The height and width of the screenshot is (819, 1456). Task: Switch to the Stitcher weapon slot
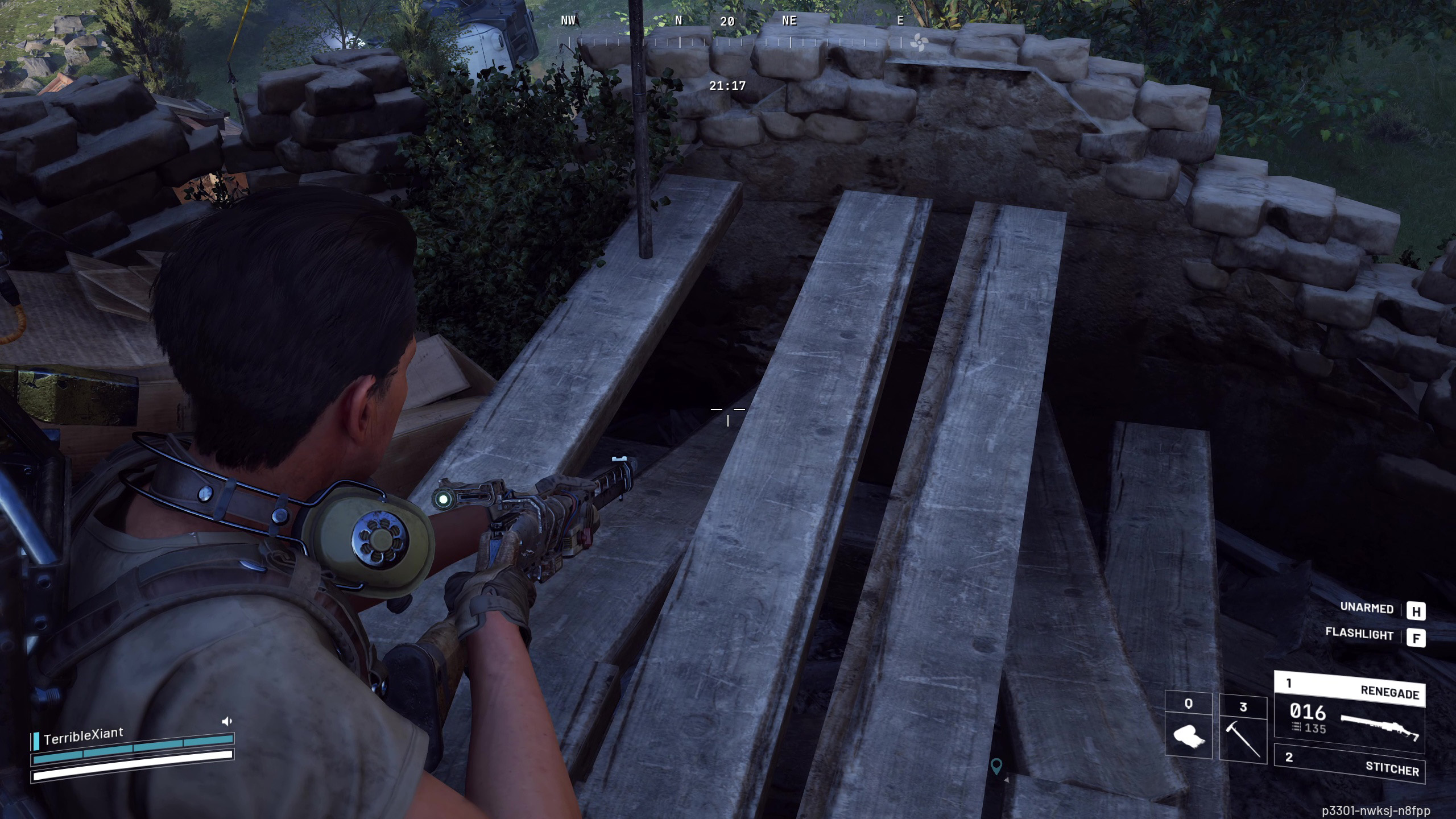[1349, 763]
